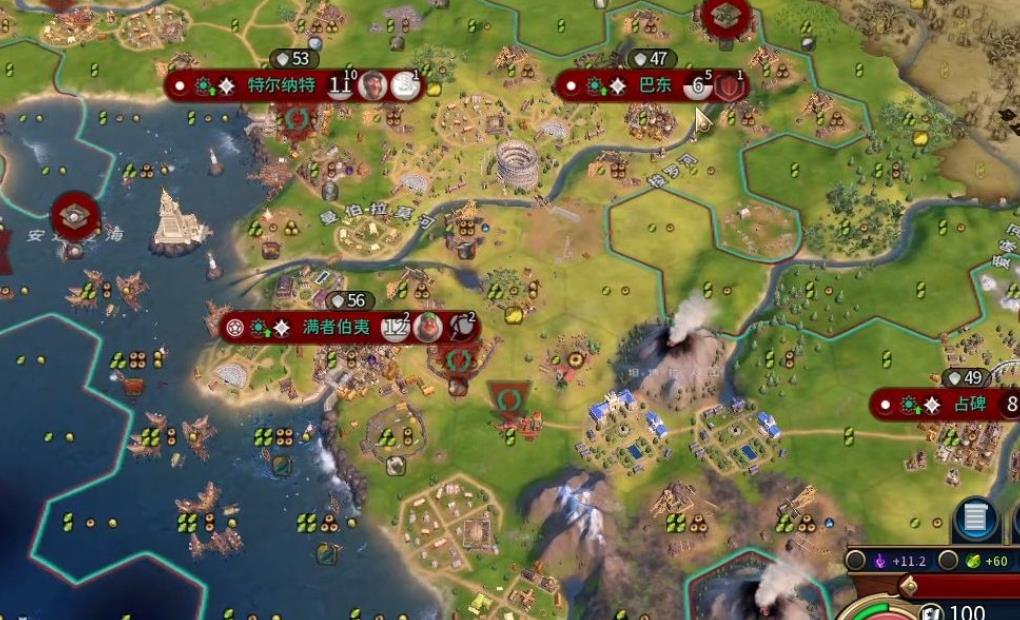Click the blue scroll list button
Viewport: 1020px width, 620px height.
pyautogui.click(x=974, y=518)
